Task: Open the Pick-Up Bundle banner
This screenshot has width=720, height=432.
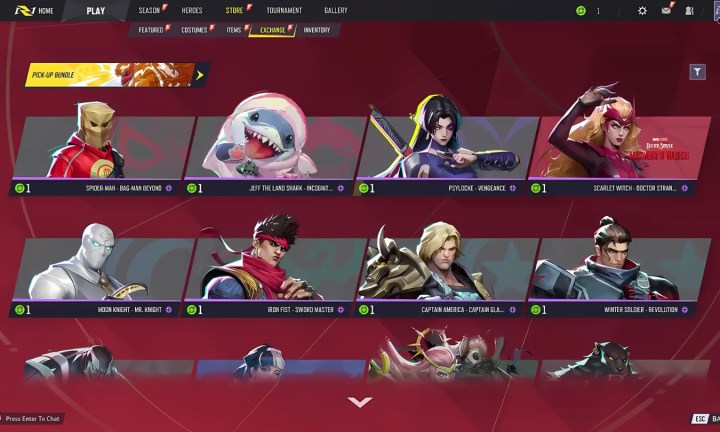Action: pos(116,74)
